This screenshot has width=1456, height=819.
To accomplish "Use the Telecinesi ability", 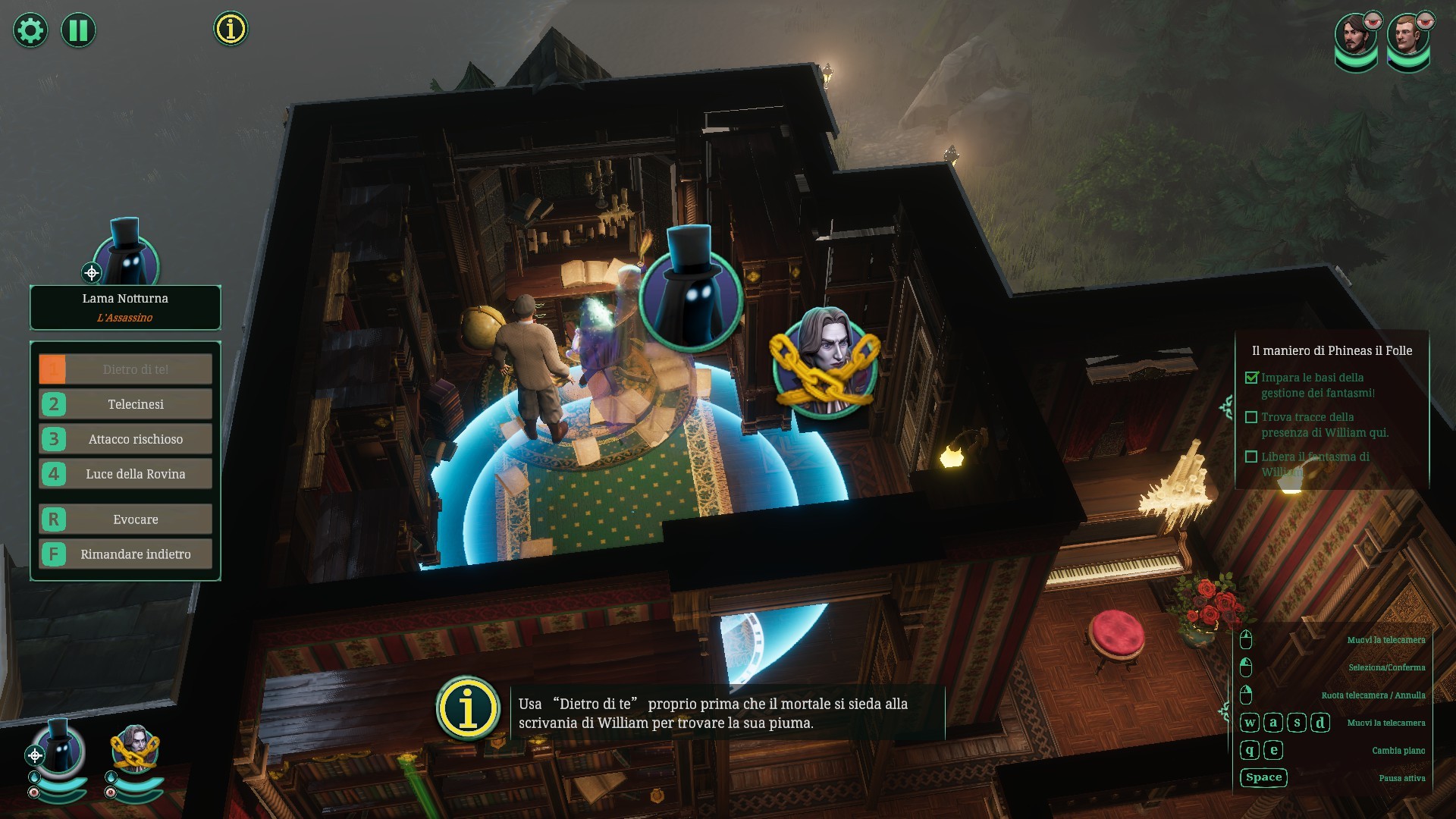I will (126, 404).
